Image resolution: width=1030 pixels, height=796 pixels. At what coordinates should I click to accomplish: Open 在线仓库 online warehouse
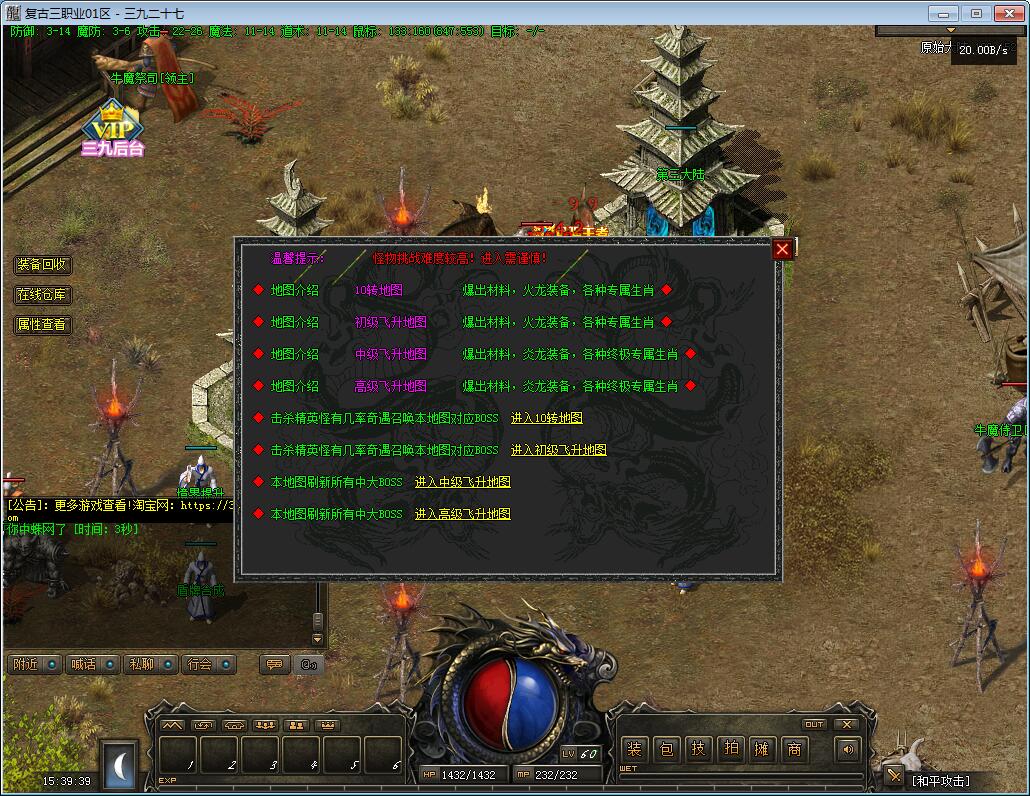click(x=43, y=295)
